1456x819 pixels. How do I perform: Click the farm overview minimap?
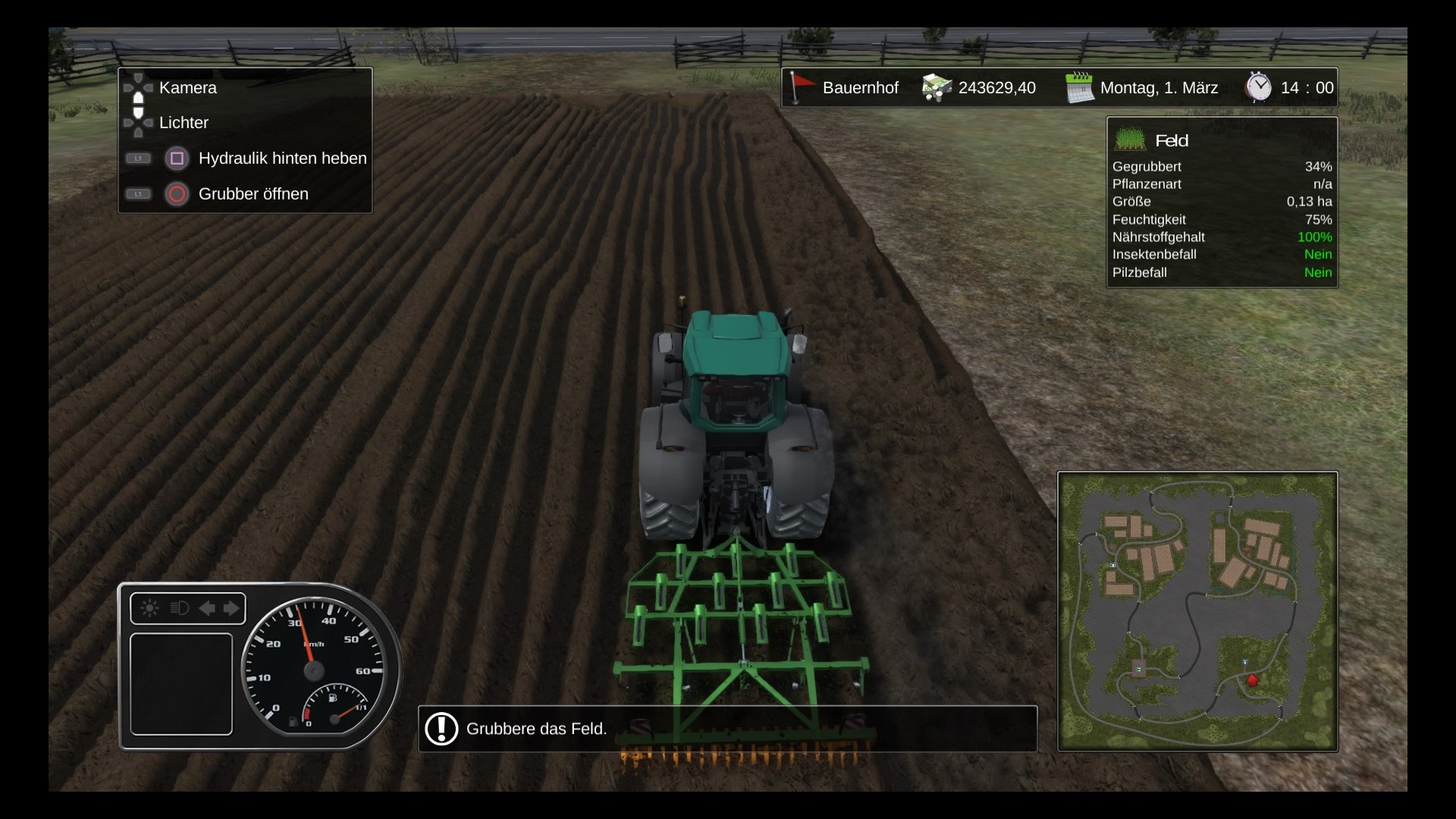point(1197,611)
